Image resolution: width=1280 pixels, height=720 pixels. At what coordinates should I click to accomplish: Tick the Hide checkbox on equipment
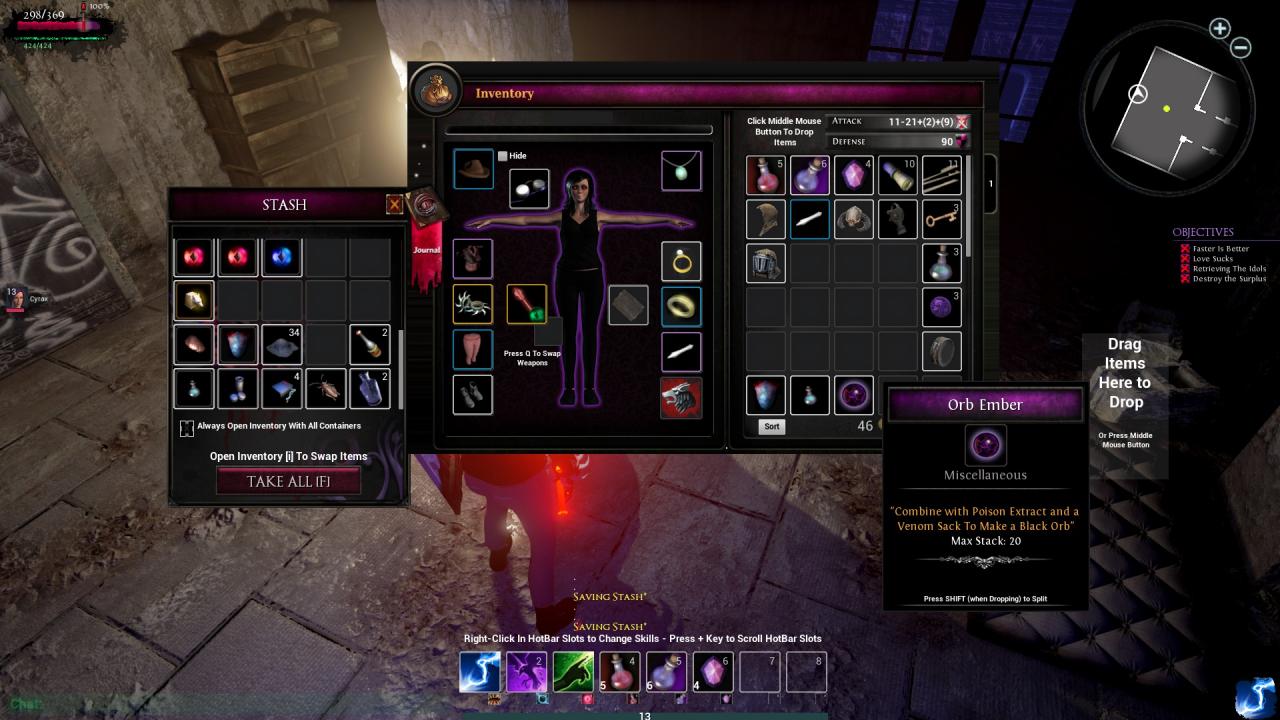click(503, 156)
